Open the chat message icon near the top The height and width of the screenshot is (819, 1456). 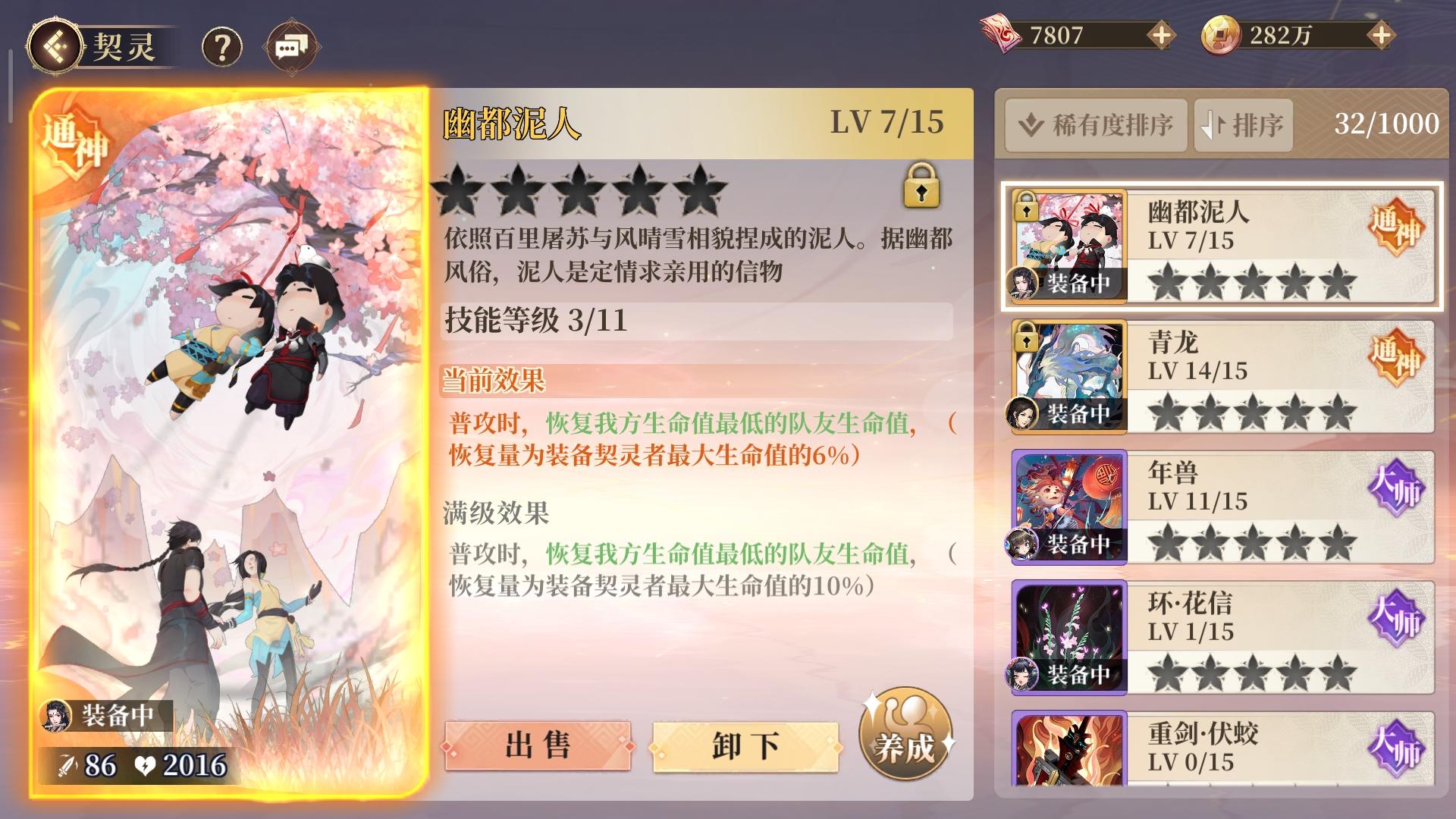(291, 44)
